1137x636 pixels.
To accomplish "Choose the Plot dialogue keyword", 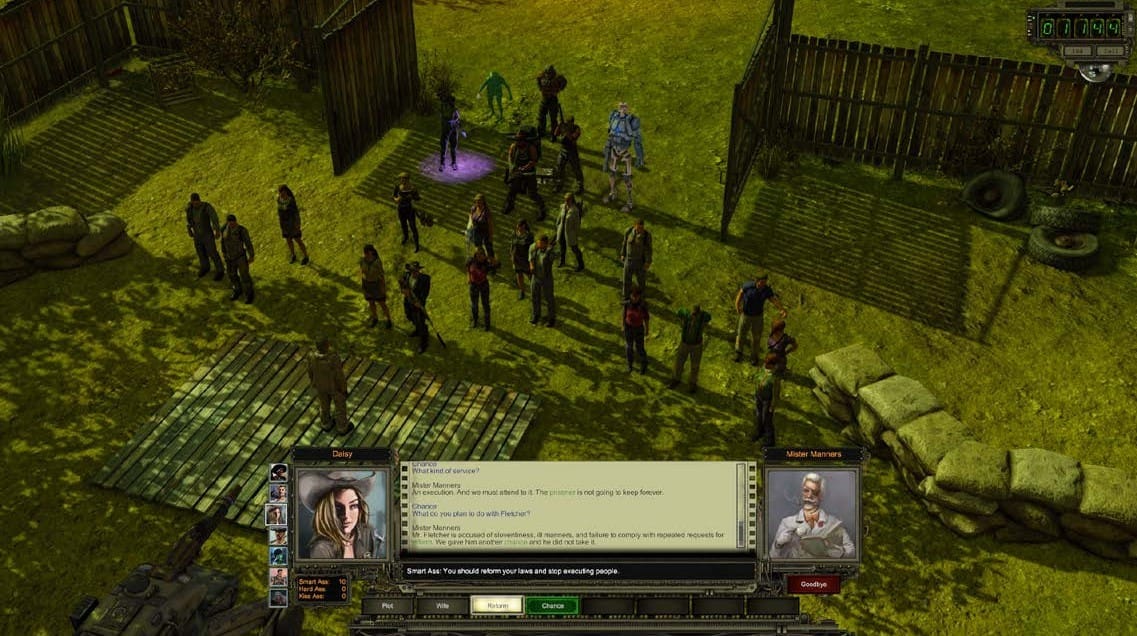I will pyautogui.click(x=386, y=605).
